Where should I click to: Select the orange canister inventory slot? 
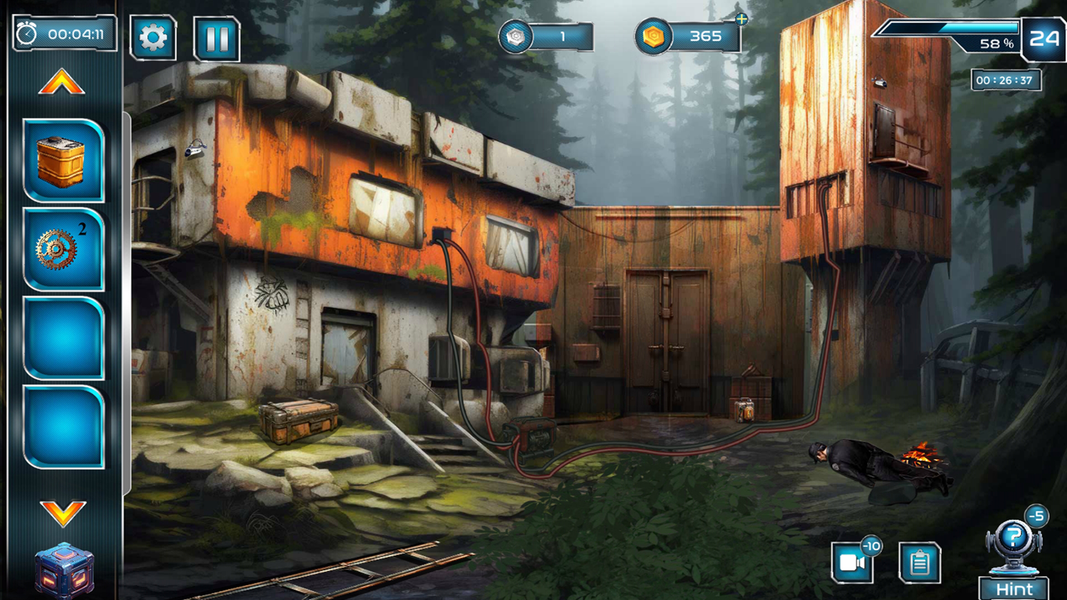pyautogui.click(x=63, y=160)
